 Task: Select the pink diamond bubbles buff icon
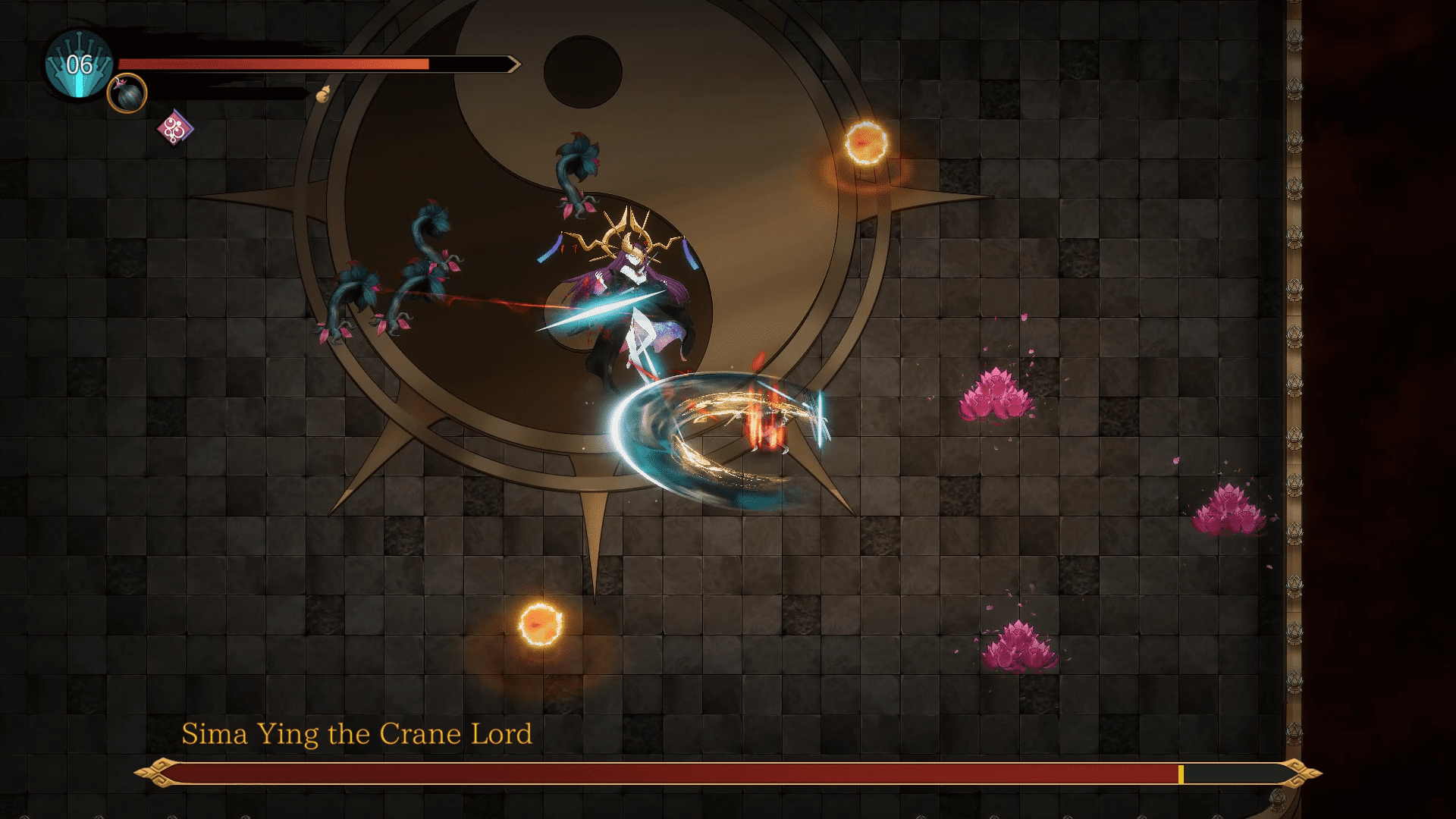pyautogui.click(x=174, y=128)
